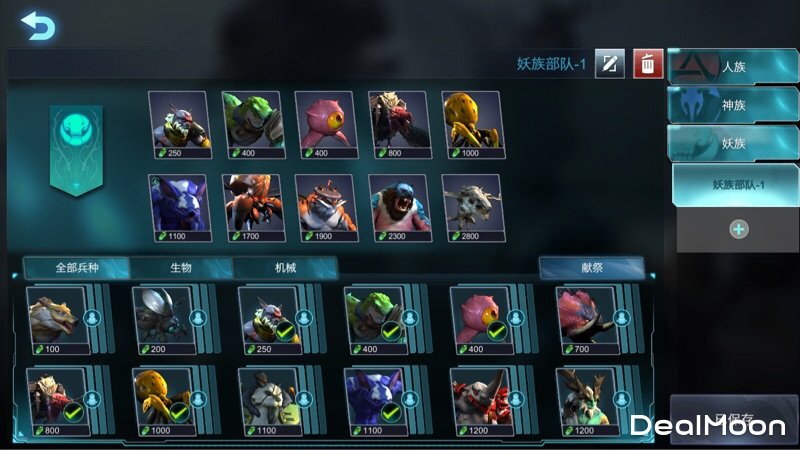Select the 200-cost insect unit card
This screenshot has height=450, width=800.
click(x=164, y=318)
